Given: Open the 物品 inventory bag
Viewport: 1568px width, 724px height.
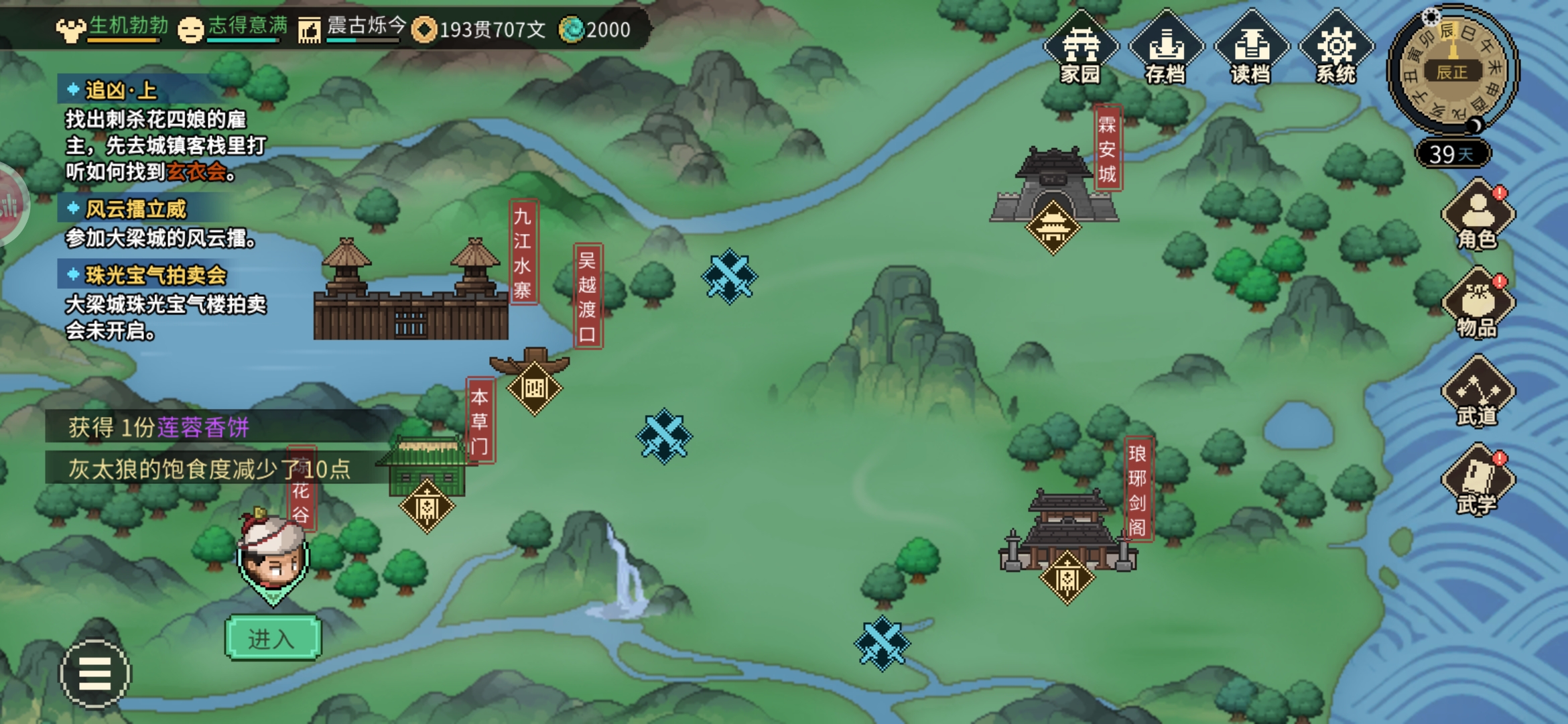Looking at the screenshot, I should tap(1478, 304).
